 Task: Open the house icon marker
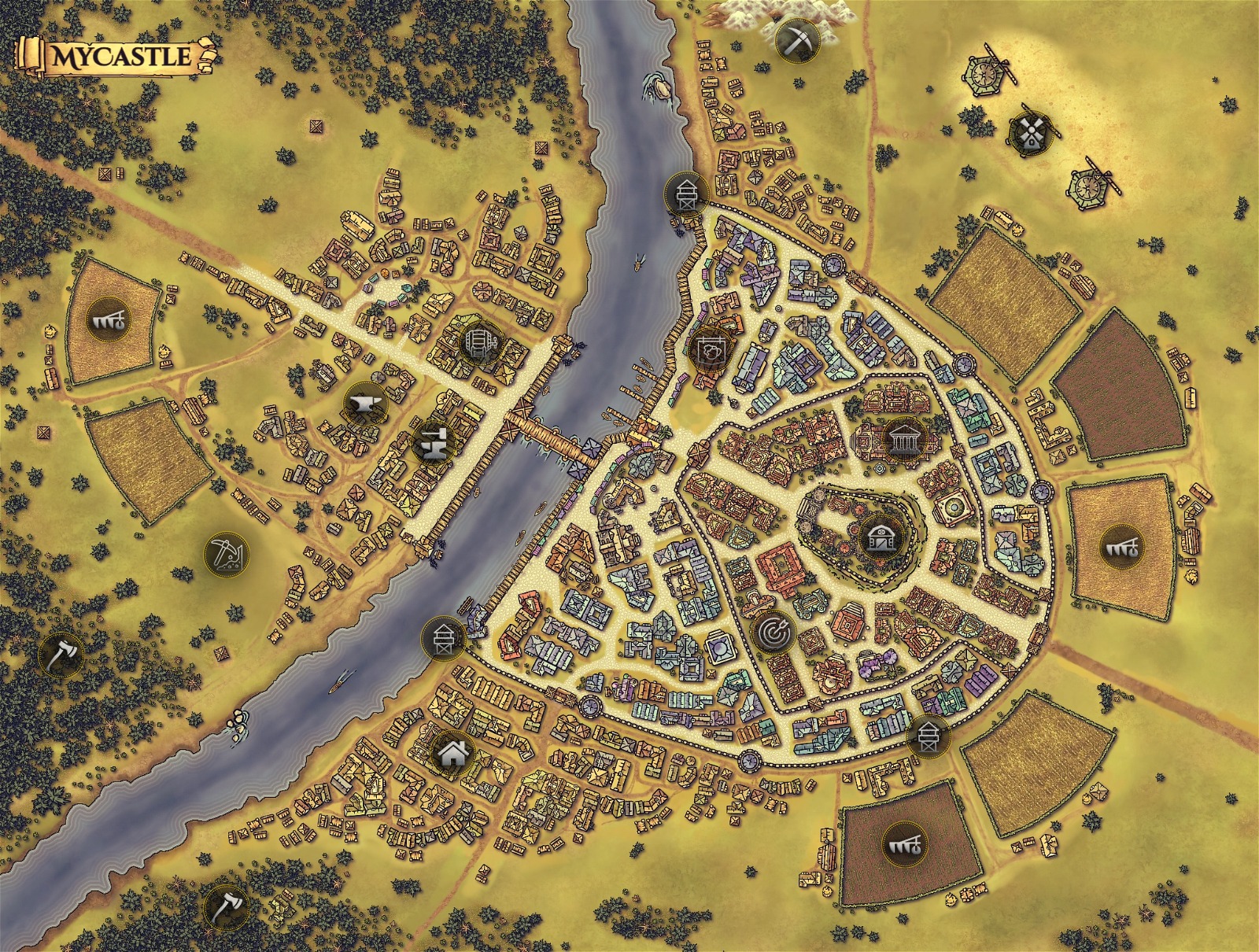(x=452, y=753)
